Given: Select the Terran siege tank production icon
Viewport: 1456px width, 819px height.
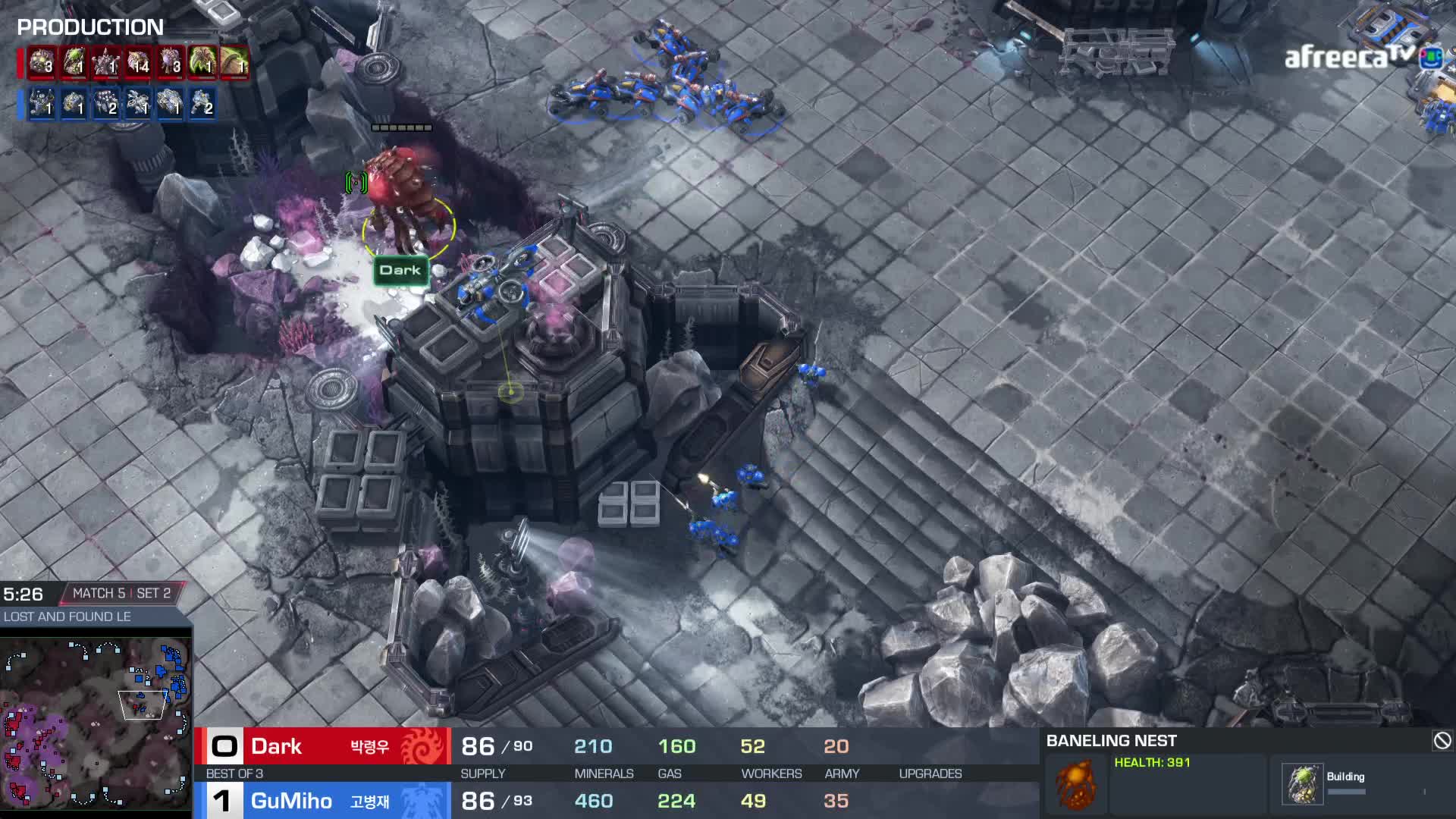Looking at the screenshot, I should point(170,103).
